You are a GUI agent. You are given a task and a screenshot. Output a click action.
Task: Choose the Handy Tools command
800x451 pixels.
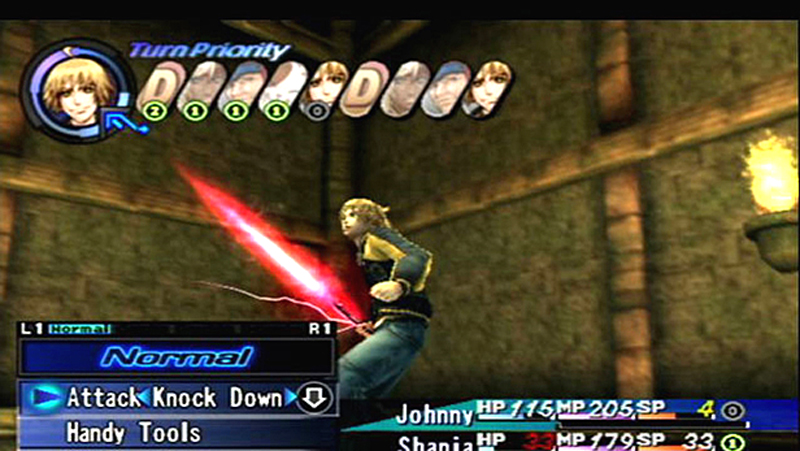pyautogui.click(x=133, y=433)
